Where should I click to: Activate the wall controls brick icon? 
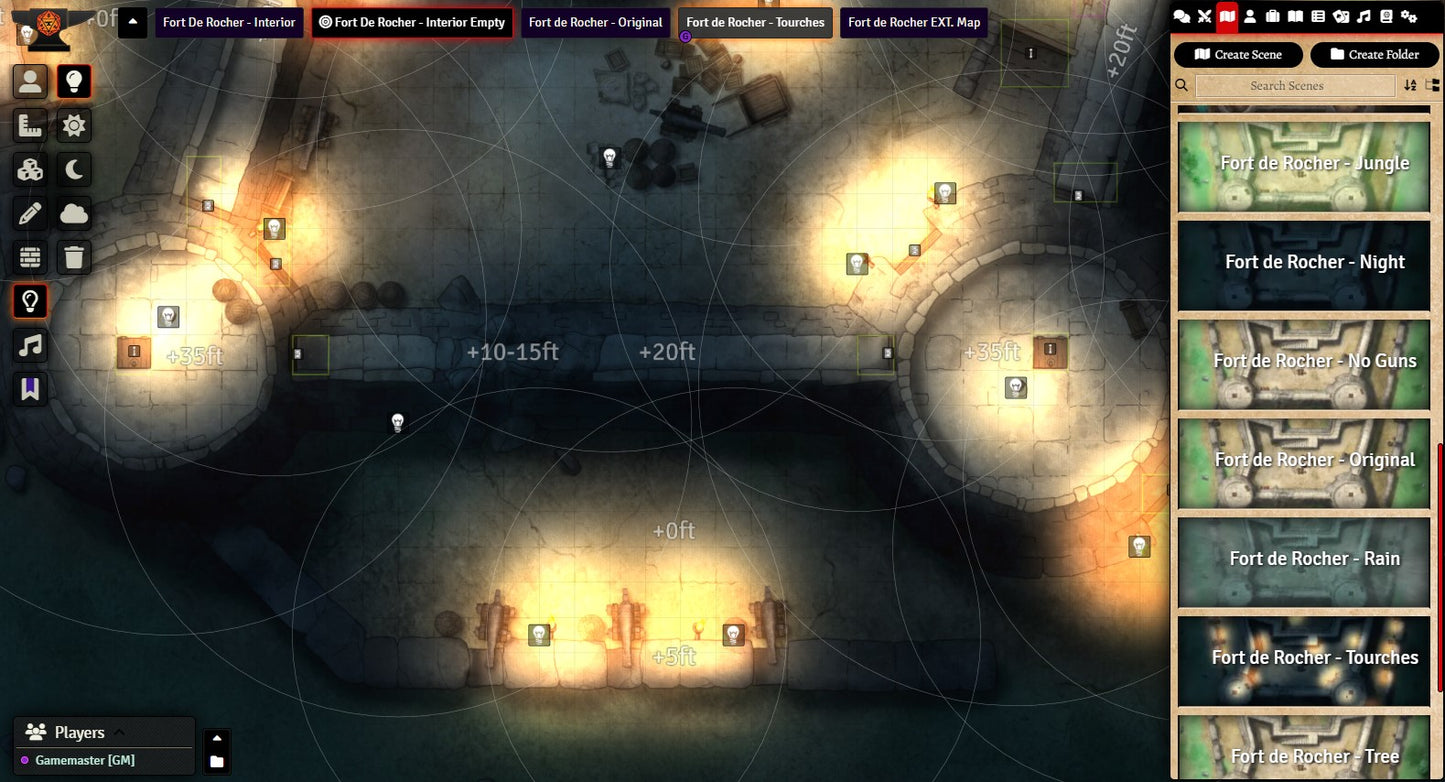tap(30, 257)
